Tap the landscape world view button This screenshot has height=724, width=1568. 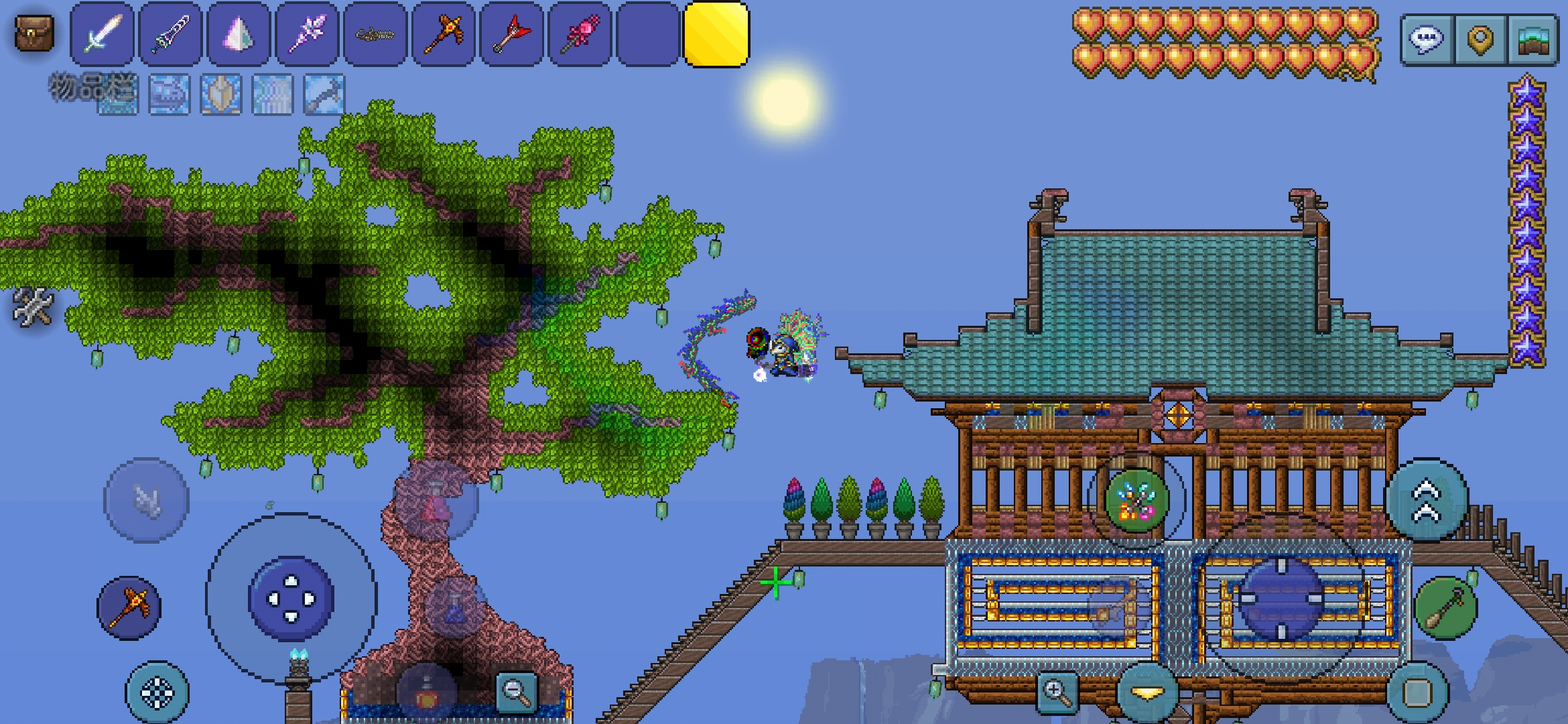pyautogui.click(x=1532, y=40)
